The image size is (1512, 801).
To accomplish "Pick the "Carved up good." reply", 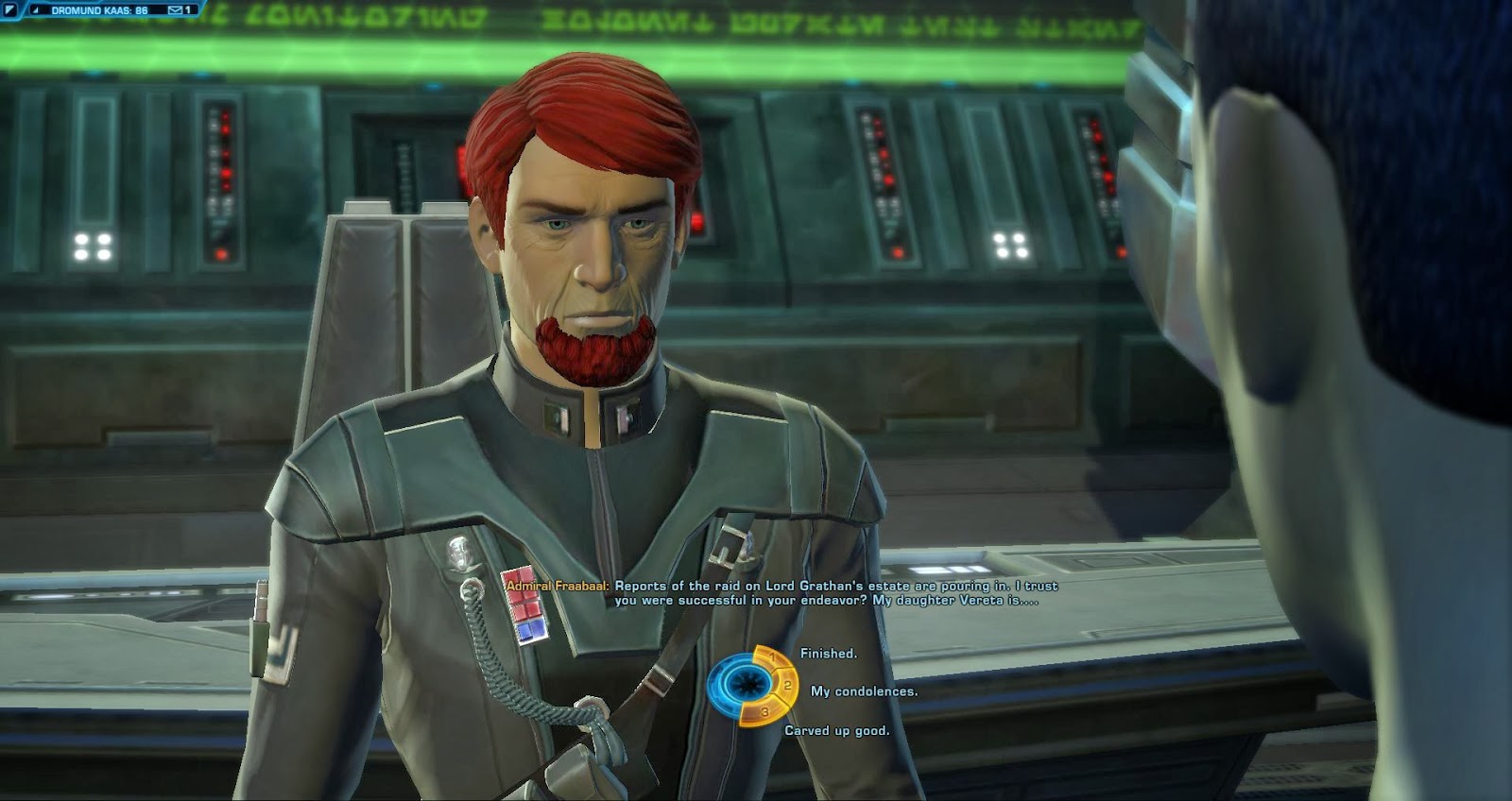I will click(x=838, y=733).
